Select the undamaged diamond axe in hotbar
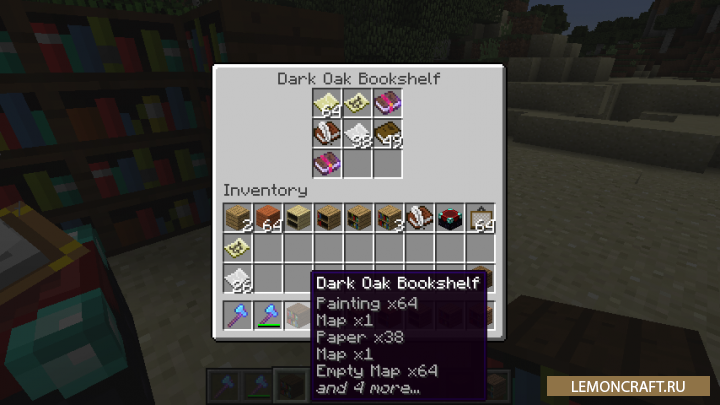The height and width of the screenshot is (405, 720). pyautogui.click(x=238, y=316)
